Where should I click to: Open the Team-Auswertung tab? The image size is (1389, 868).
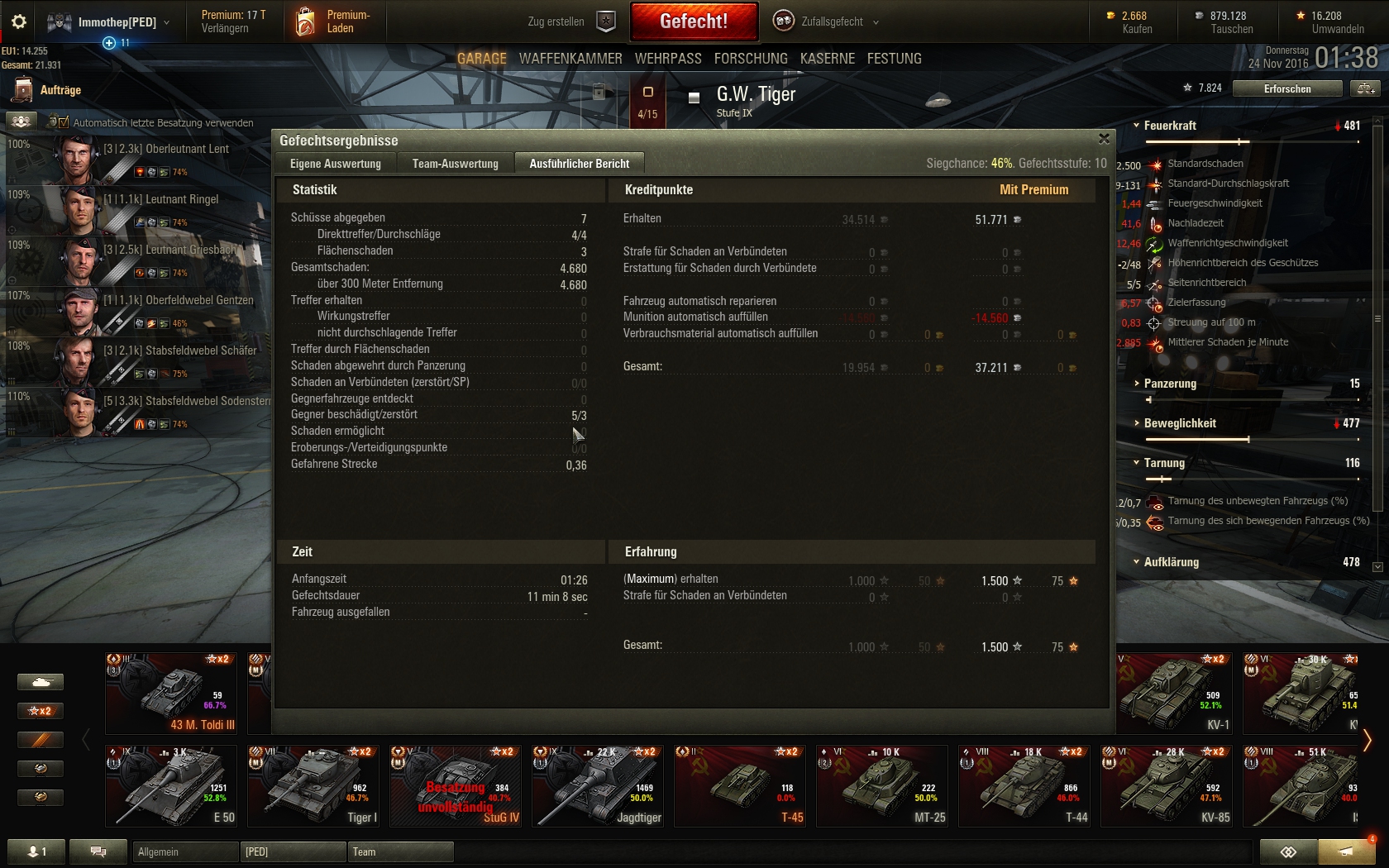pyautogui.click(x=455, y=164)
